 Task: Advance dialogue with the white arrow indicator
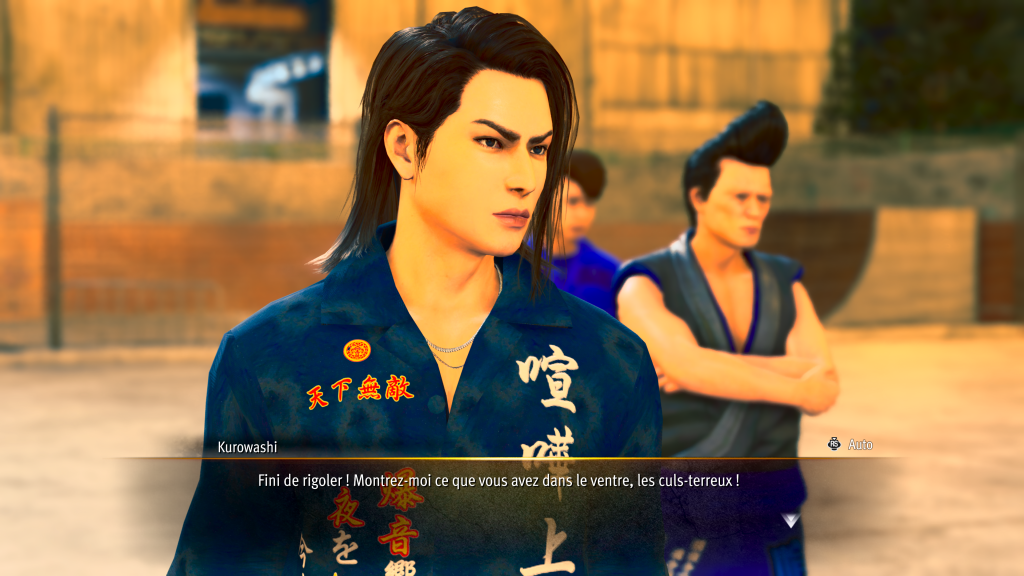click(x=791, y=520)
